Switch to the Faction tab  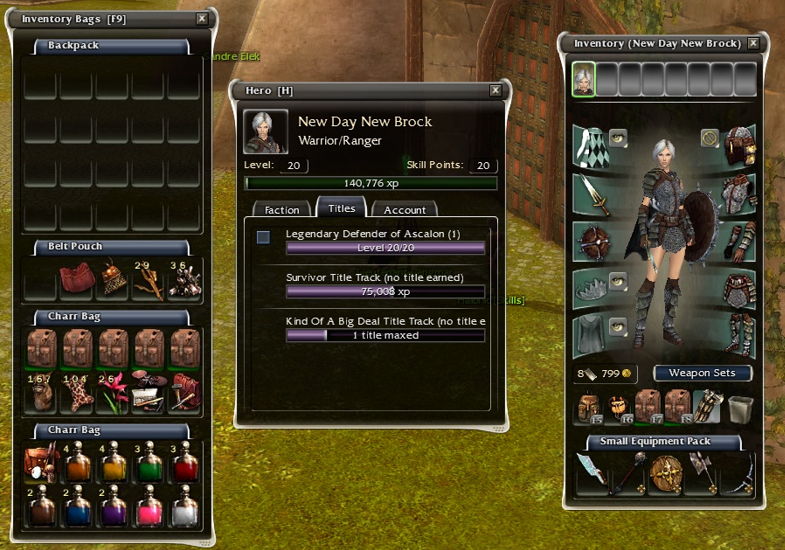(282, 210)
